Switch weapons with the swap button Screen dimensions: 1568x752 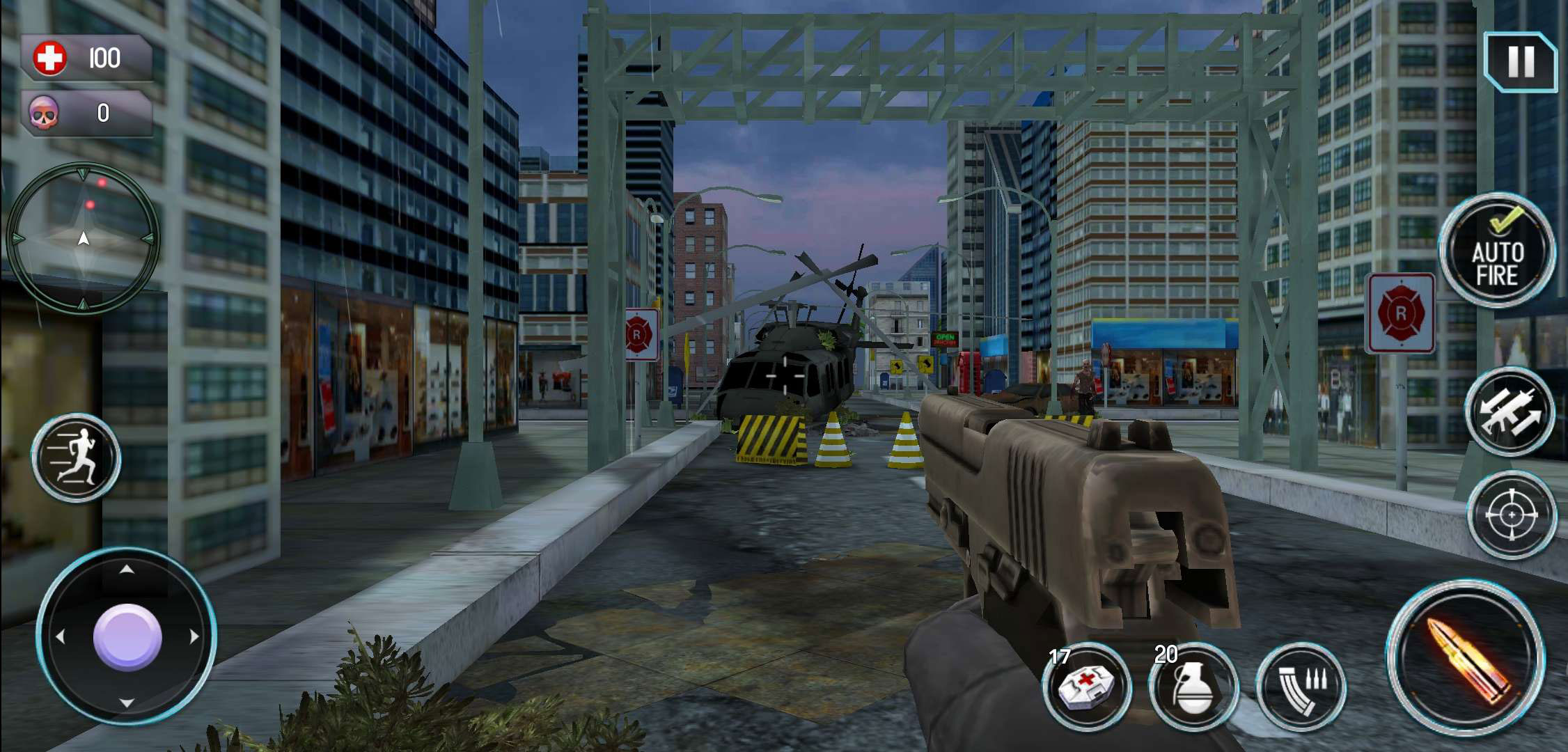(x=1510, y=412)
